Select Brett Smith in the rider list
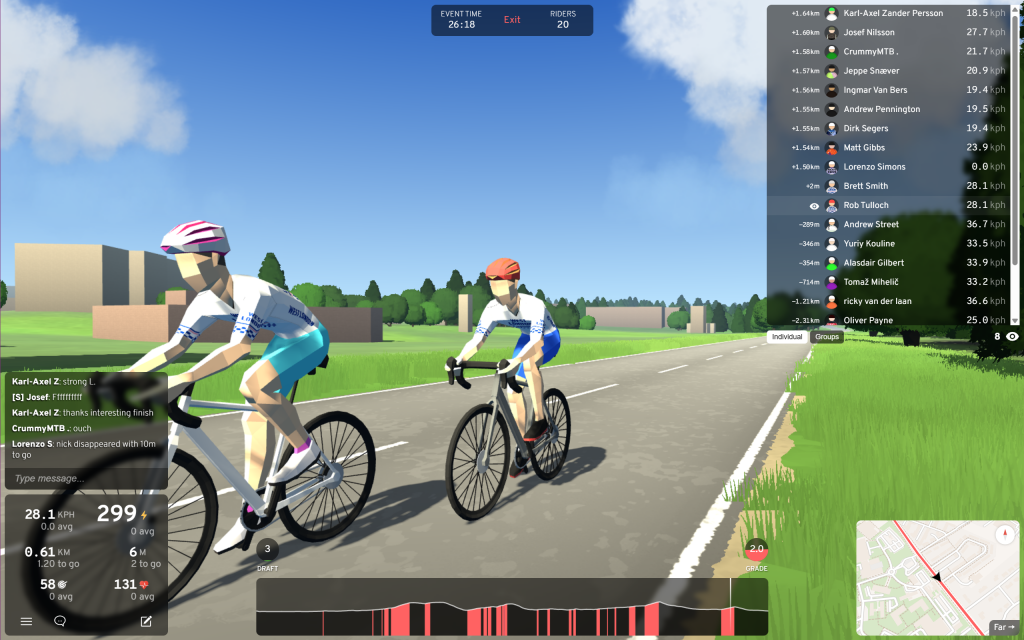 [x=866, y=186]
